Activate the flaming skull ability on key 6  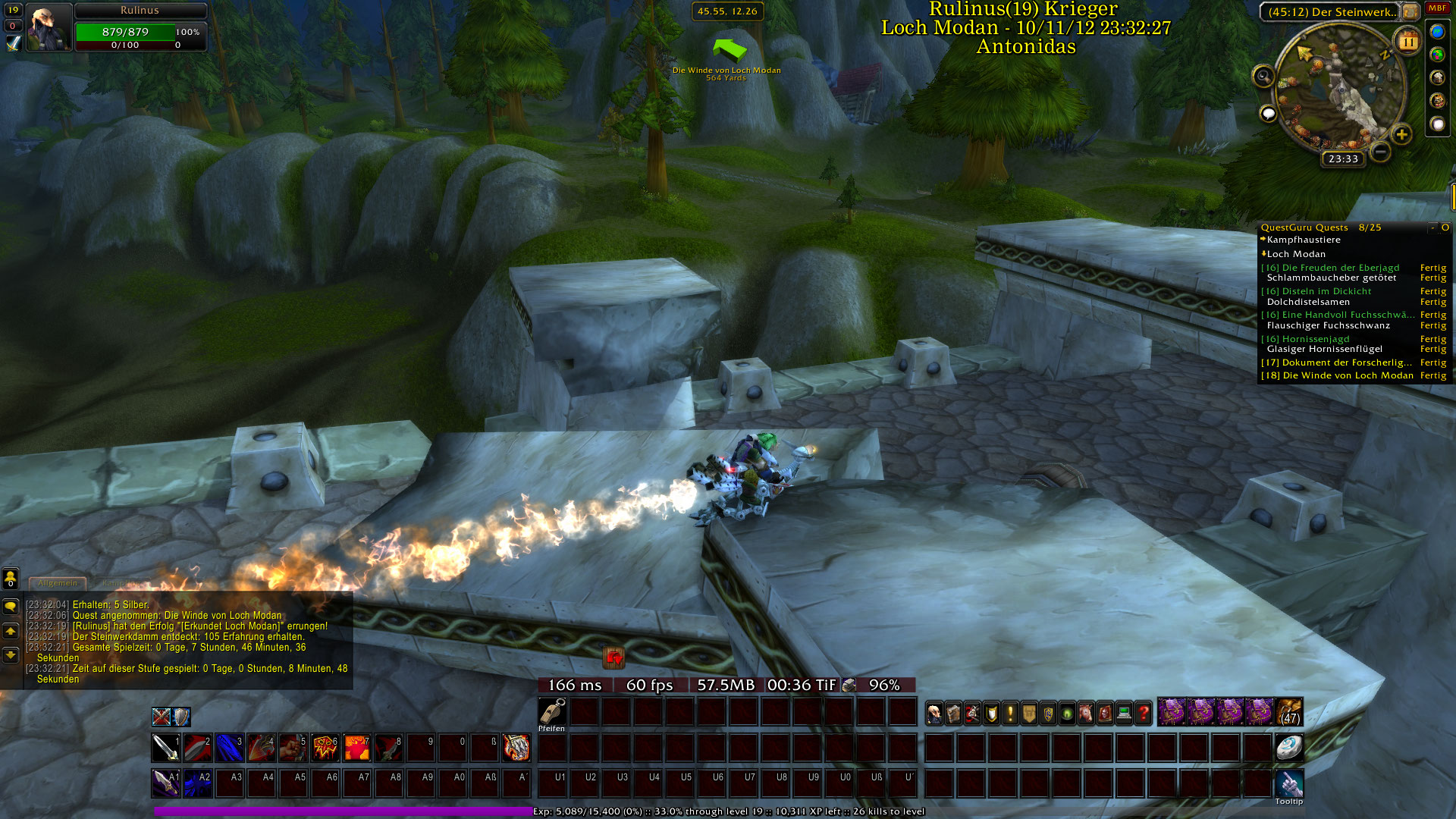(x=325, y=748)
